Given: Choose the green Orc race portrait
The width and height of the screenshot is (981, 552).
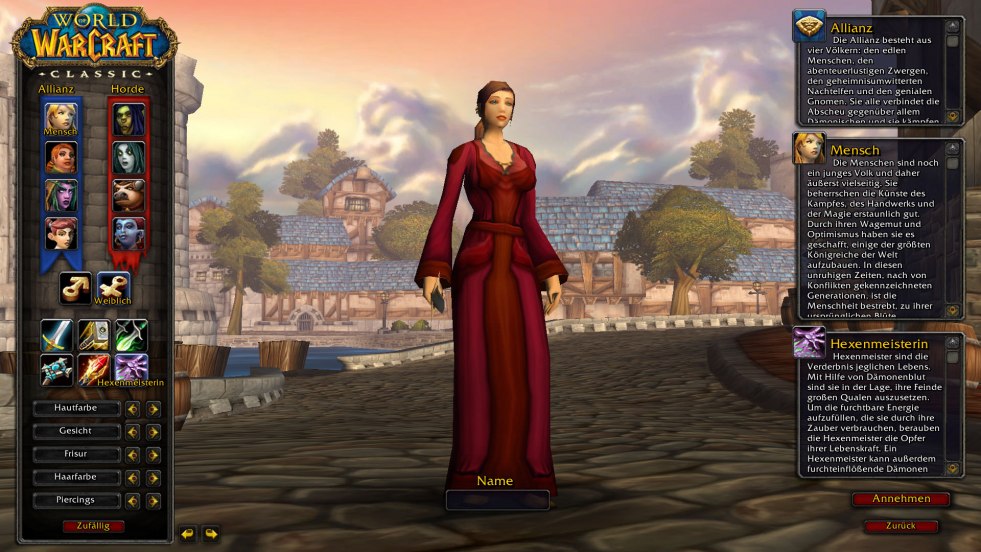Looking at the screenshot, I should pos(129,119).
